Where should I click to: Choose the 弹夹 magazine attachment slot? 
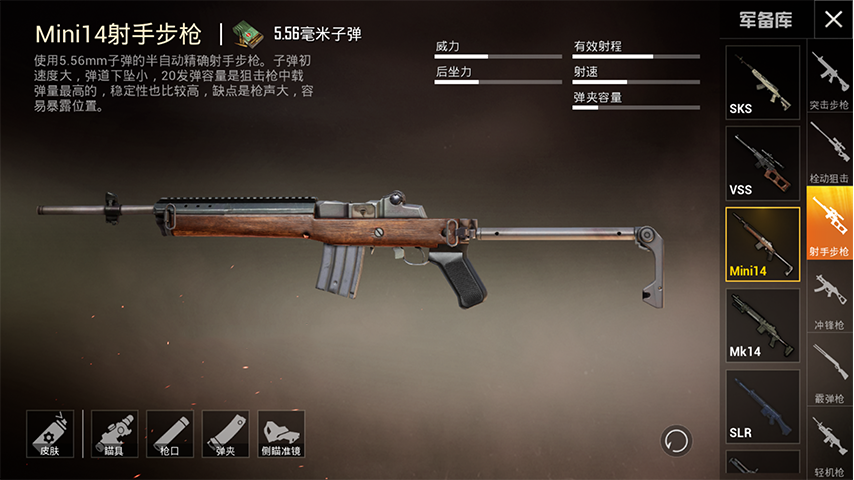[226, 434]
